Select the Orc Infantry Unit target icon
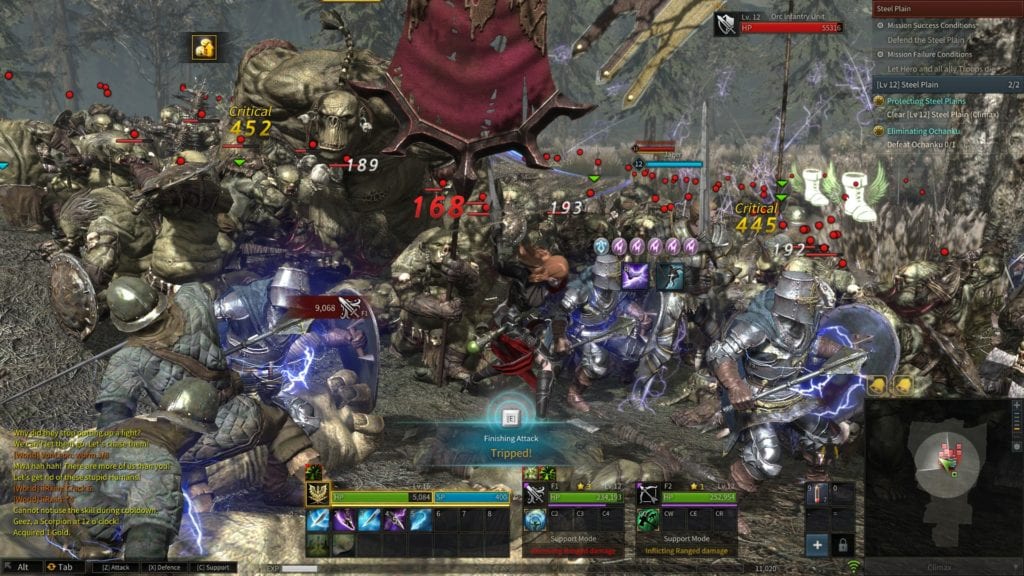 coord(725,23)
